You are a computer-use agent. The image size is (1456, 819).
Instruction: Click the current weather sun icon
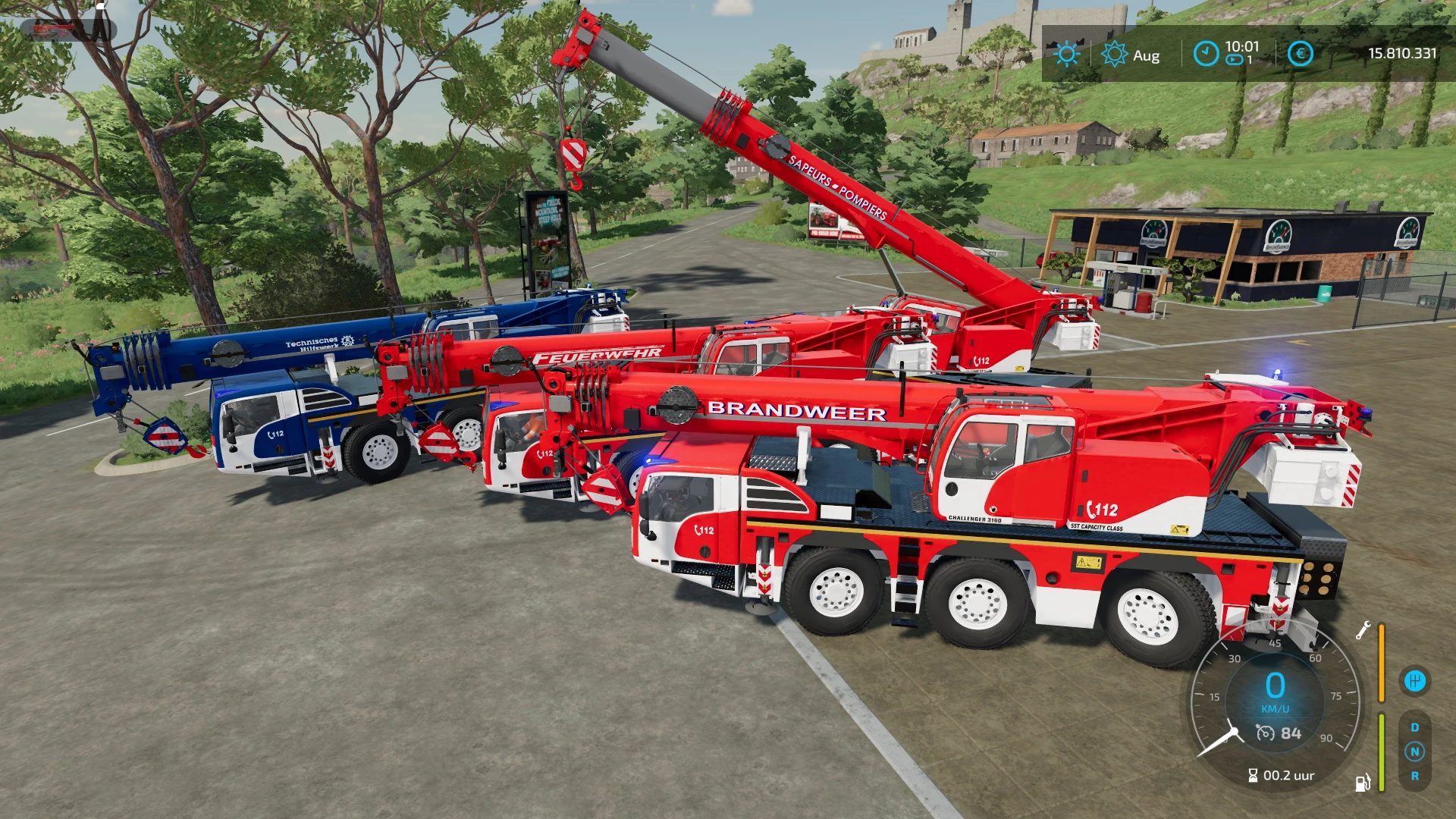[x=1068, y=54]
